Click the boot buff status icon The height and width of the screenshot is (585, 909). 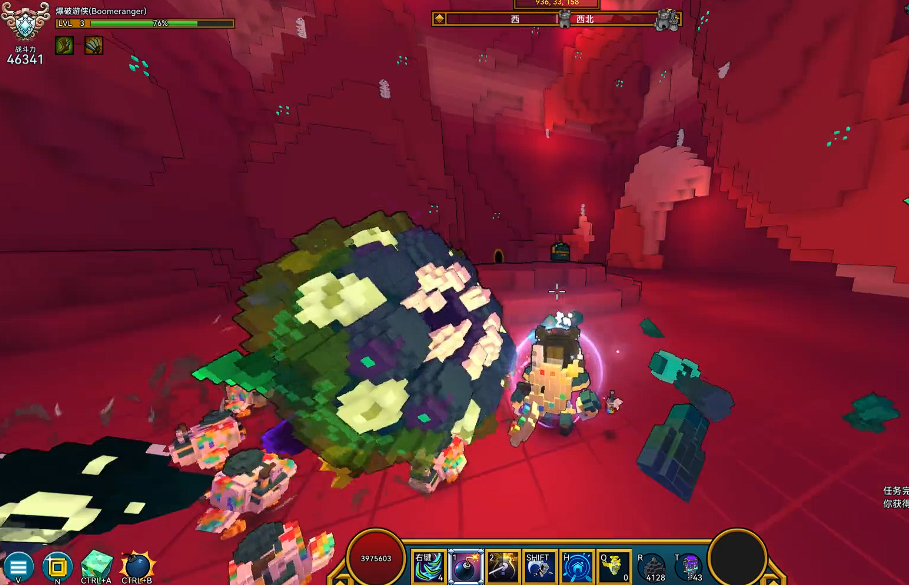[64, 45]
